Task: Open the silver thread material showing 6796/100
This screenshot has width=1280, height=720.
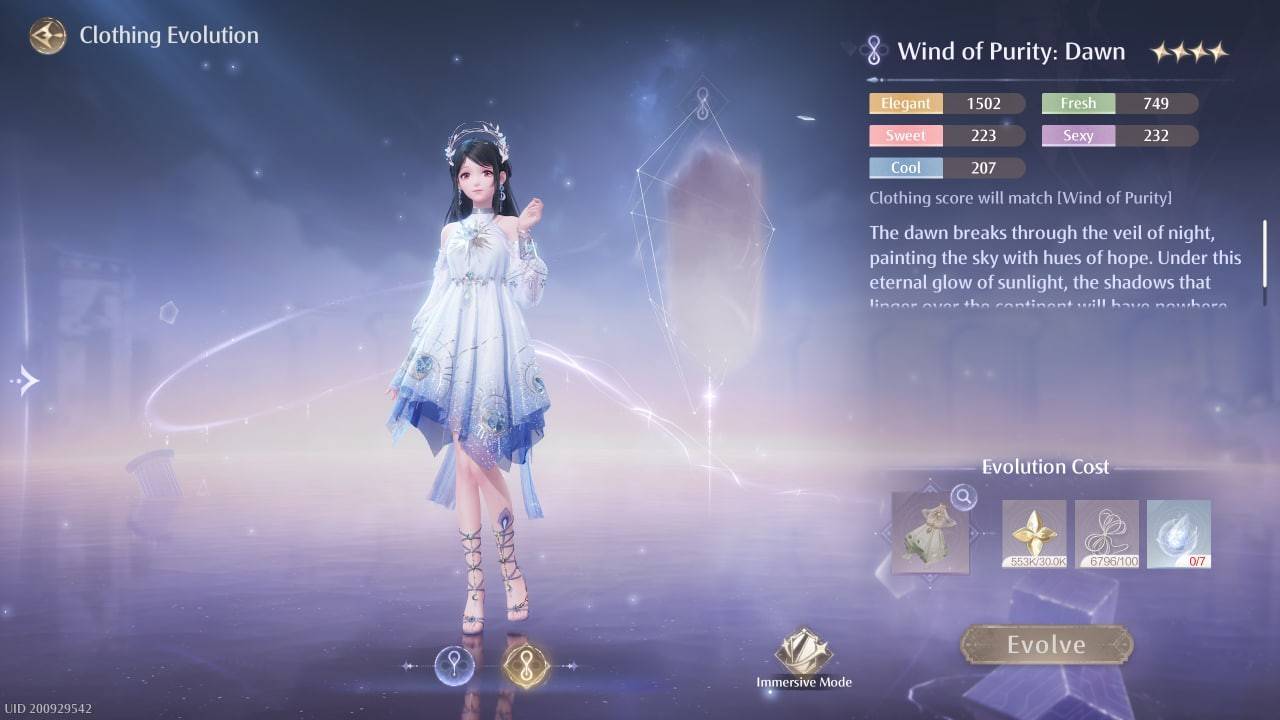Action: [1106, 533]
